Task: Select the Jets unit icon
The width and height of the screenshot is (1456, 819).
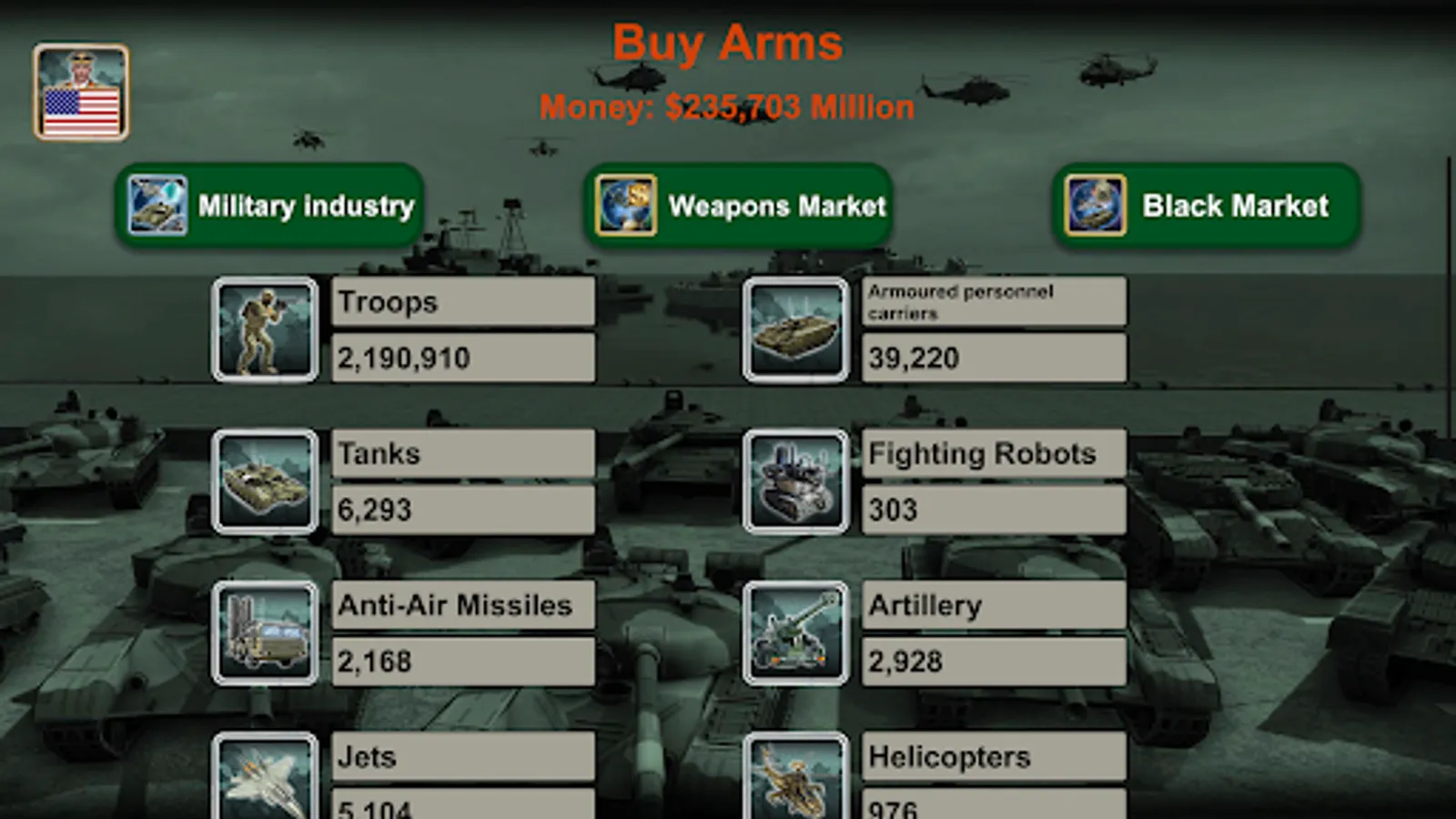Action: click(264, 781)
